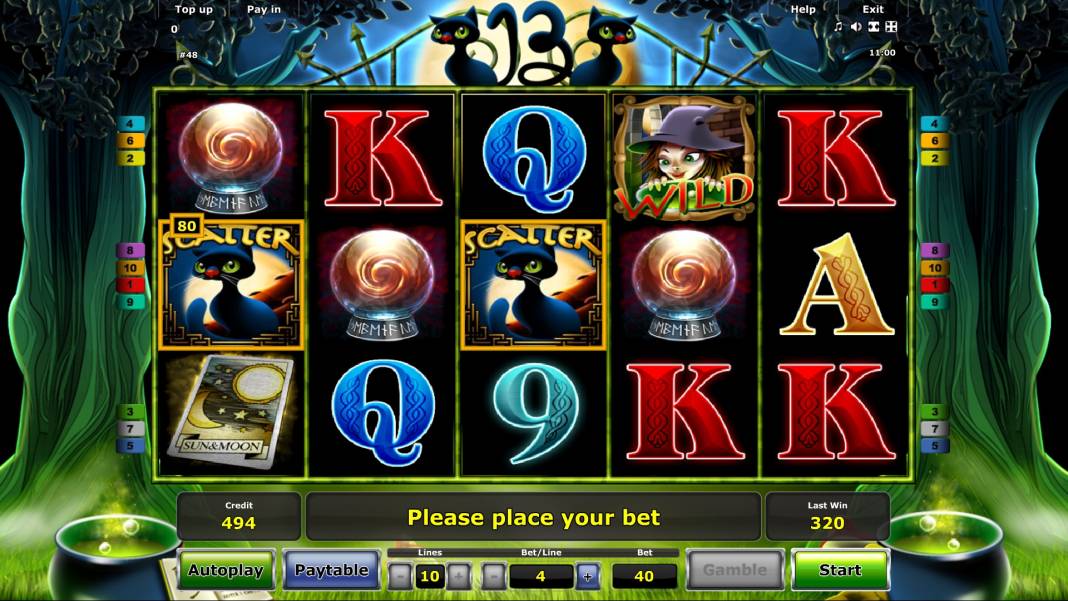Decrease the number of Lines

coord(400,576)
